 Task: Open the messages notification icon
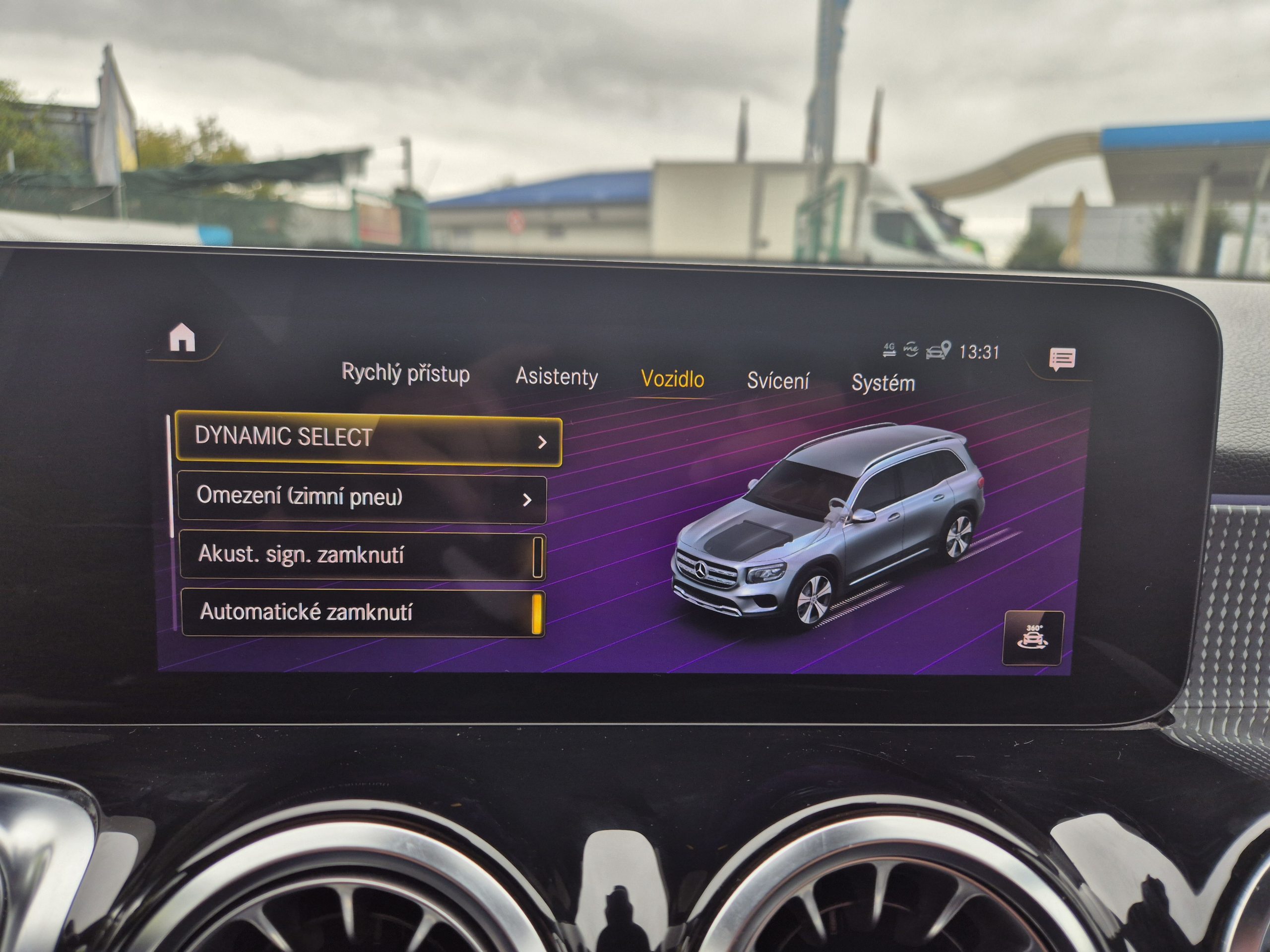(1062, 359)
